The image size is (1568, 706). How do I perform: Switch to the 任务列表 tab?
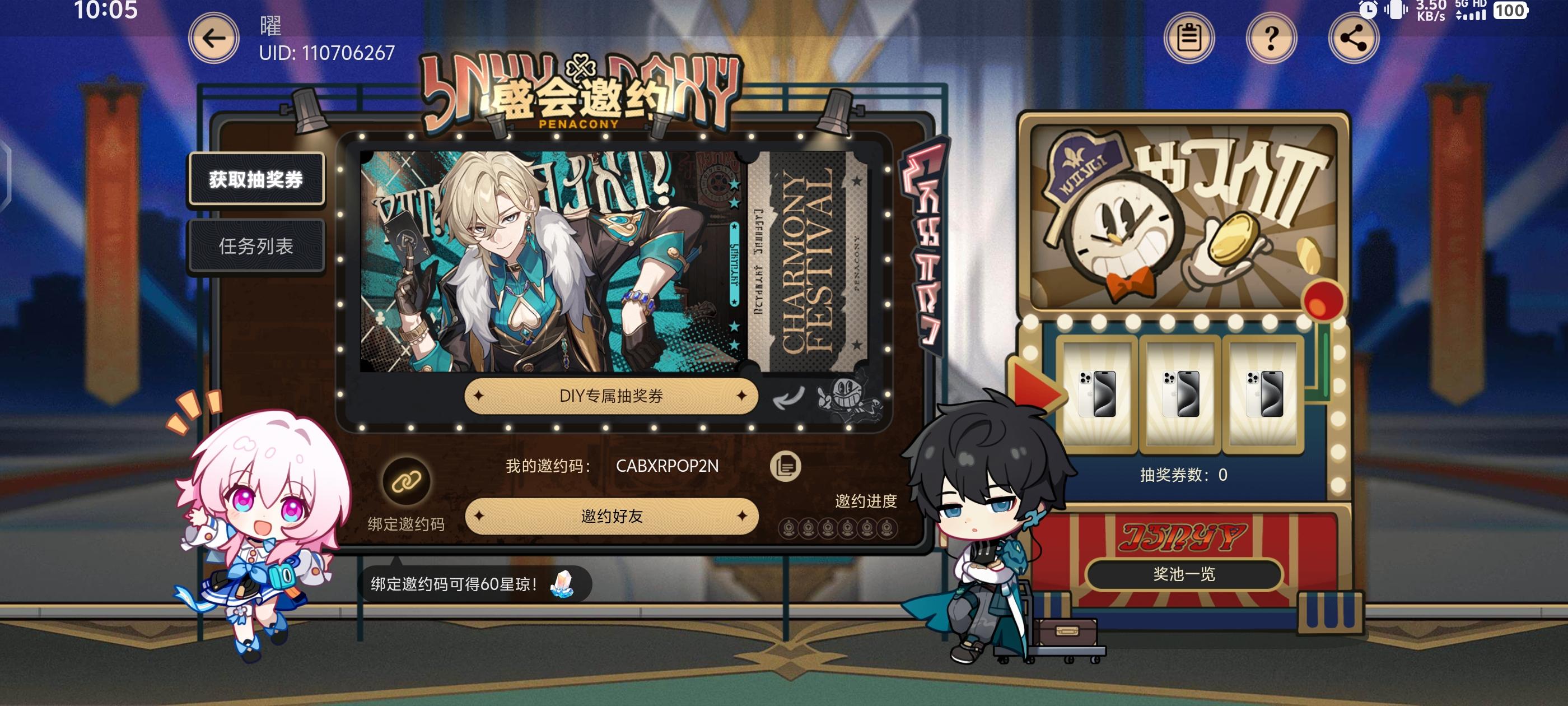click(256, 247)
